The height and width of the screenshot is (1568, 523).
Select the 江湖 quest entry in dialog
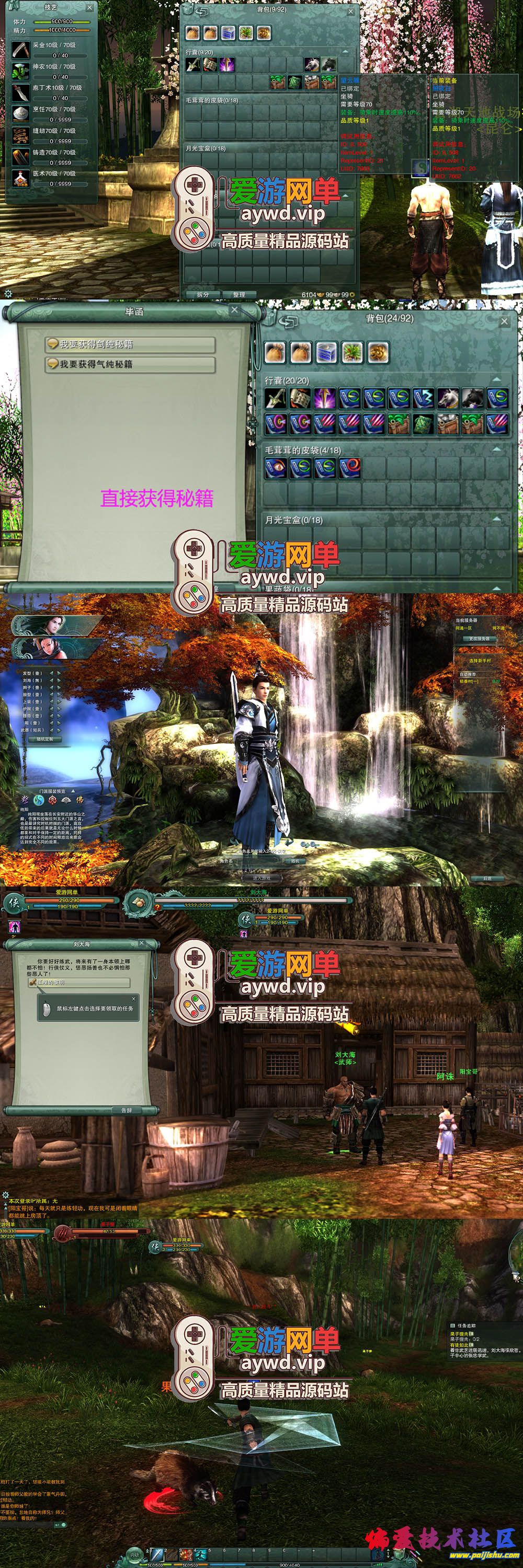tap(79, 983)
